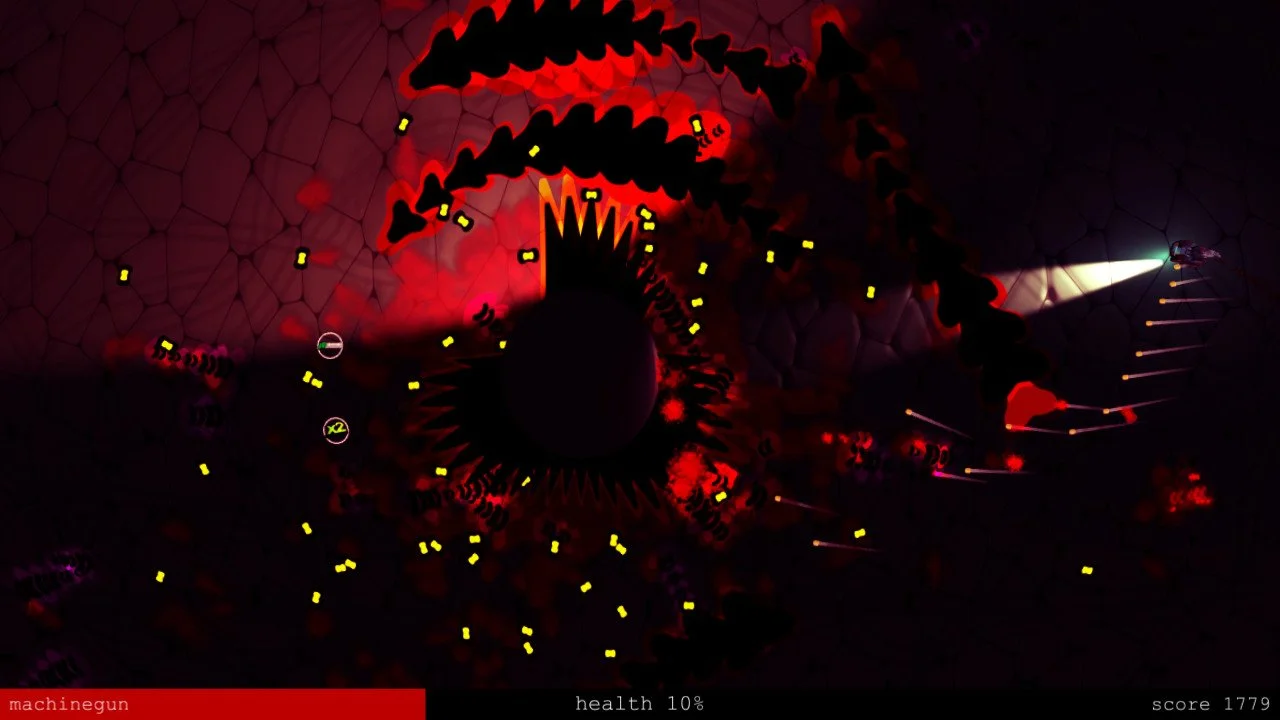Click the bottom status bar
The image size is (1280, 720).
point(640,704)
